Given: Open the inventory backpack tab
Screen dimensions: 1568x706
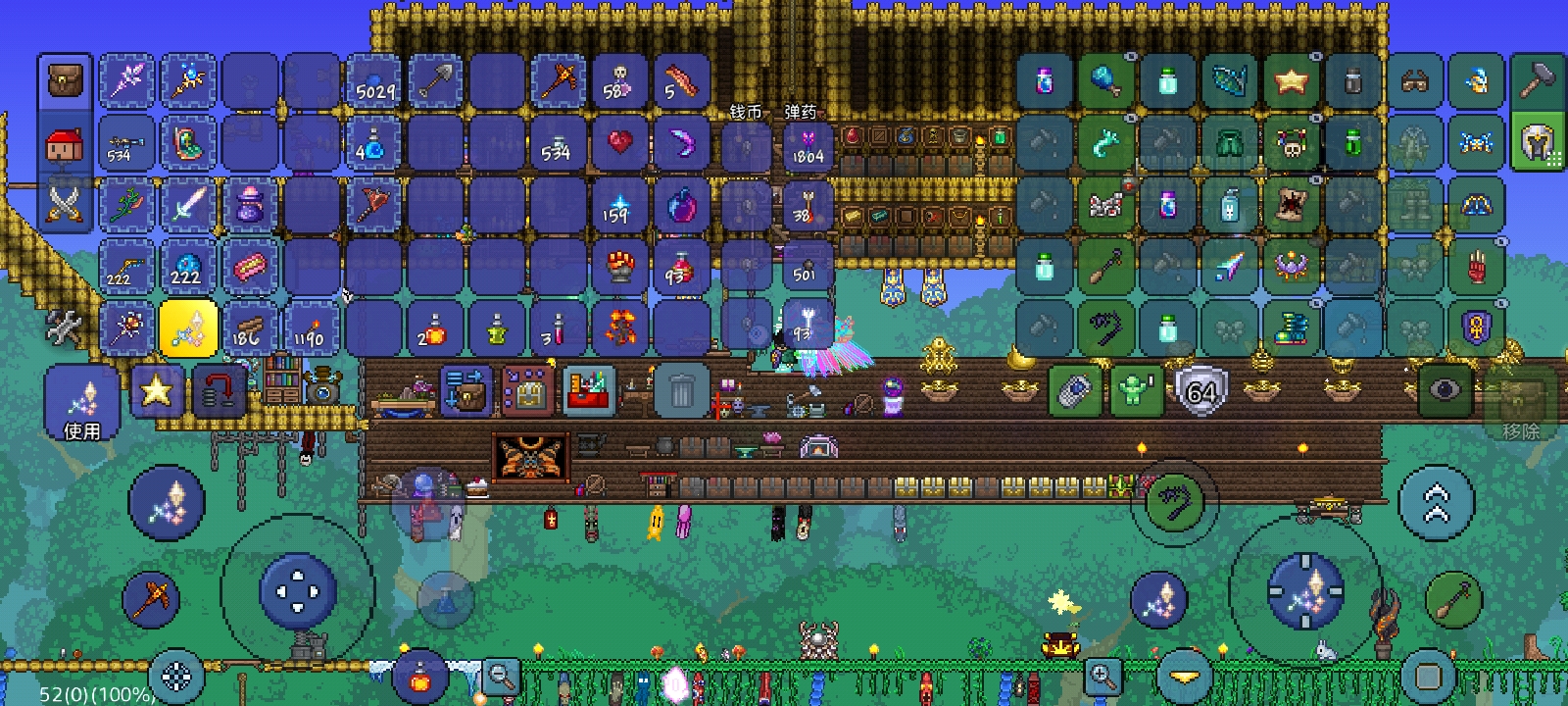Looking at the screenshot, I should [x=66, y=80].
